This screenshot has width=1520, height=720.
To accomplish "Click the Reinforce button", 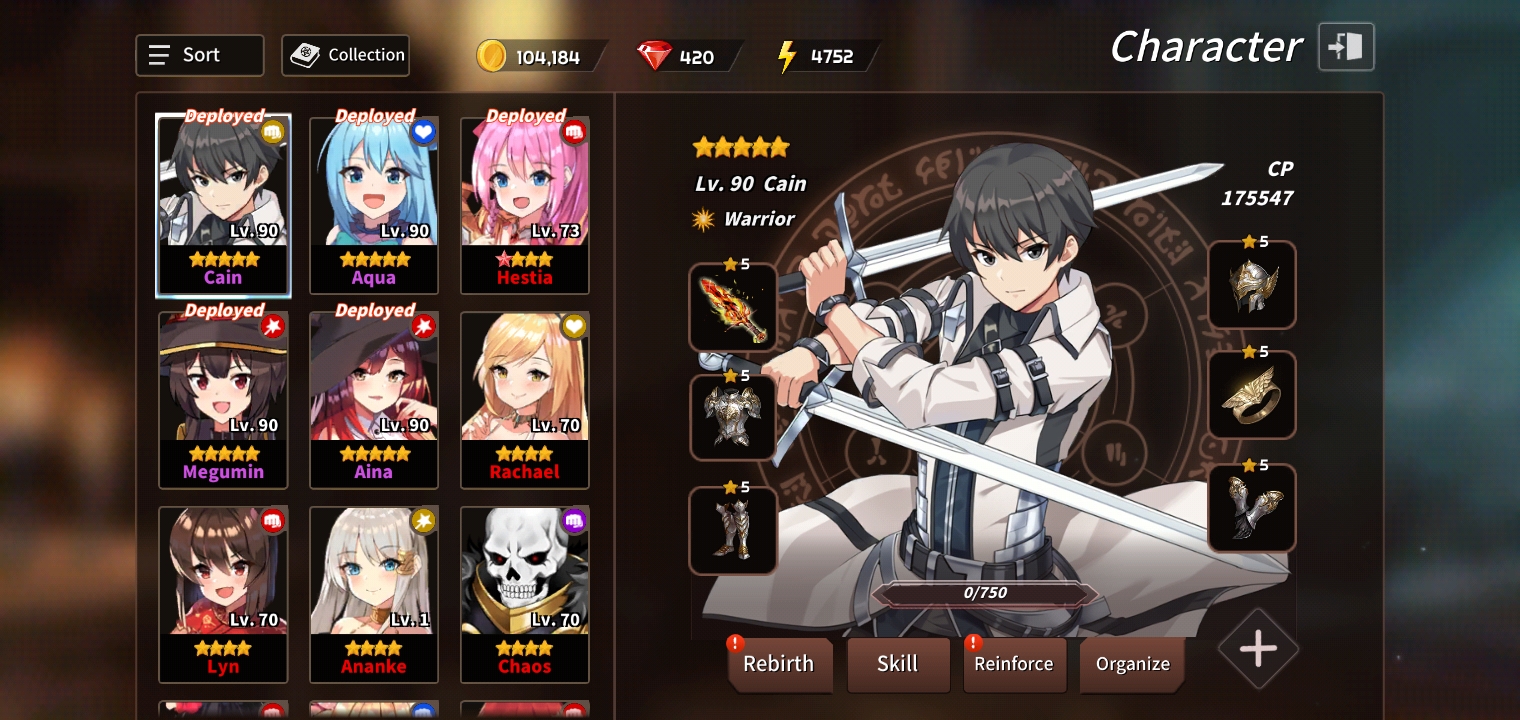I will click(x=1013, y=664).
